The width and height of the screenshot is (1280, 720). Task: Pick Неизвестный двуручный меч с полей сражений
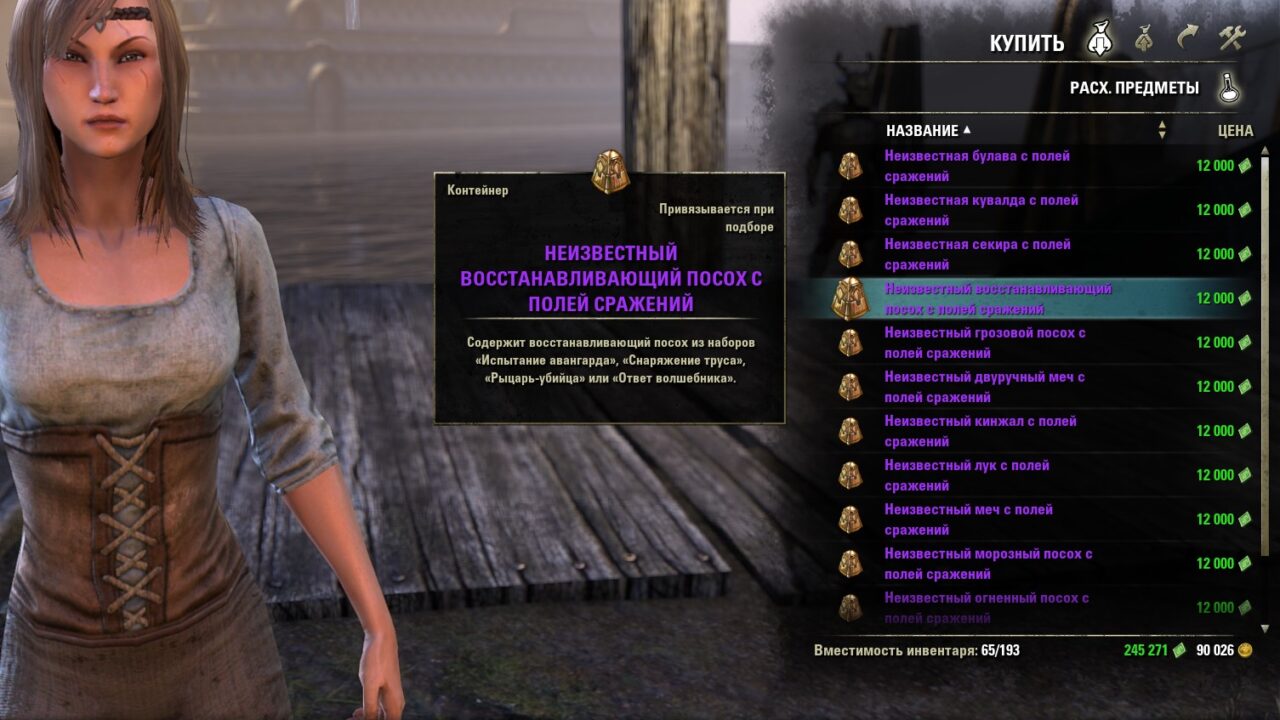coord(984,387)
